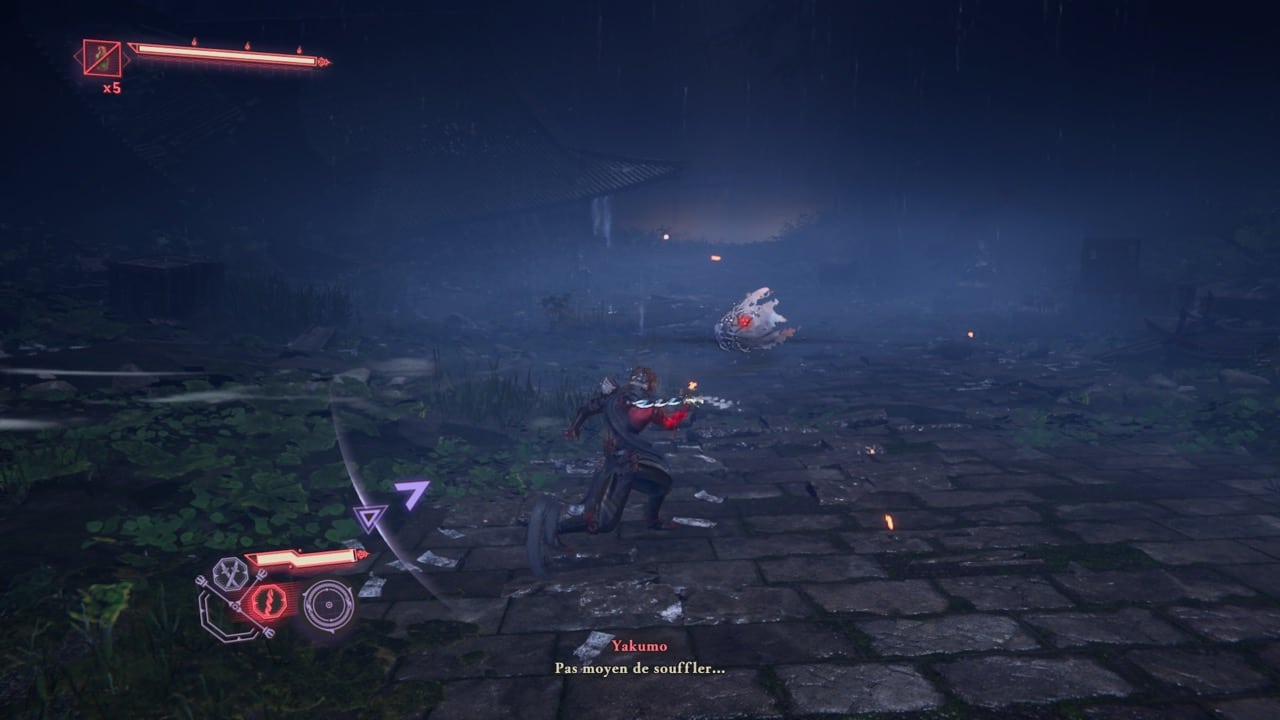This screenshot has width=1280, height=720.
Task: Activate the red flame skill octagon
Action: 268,601
